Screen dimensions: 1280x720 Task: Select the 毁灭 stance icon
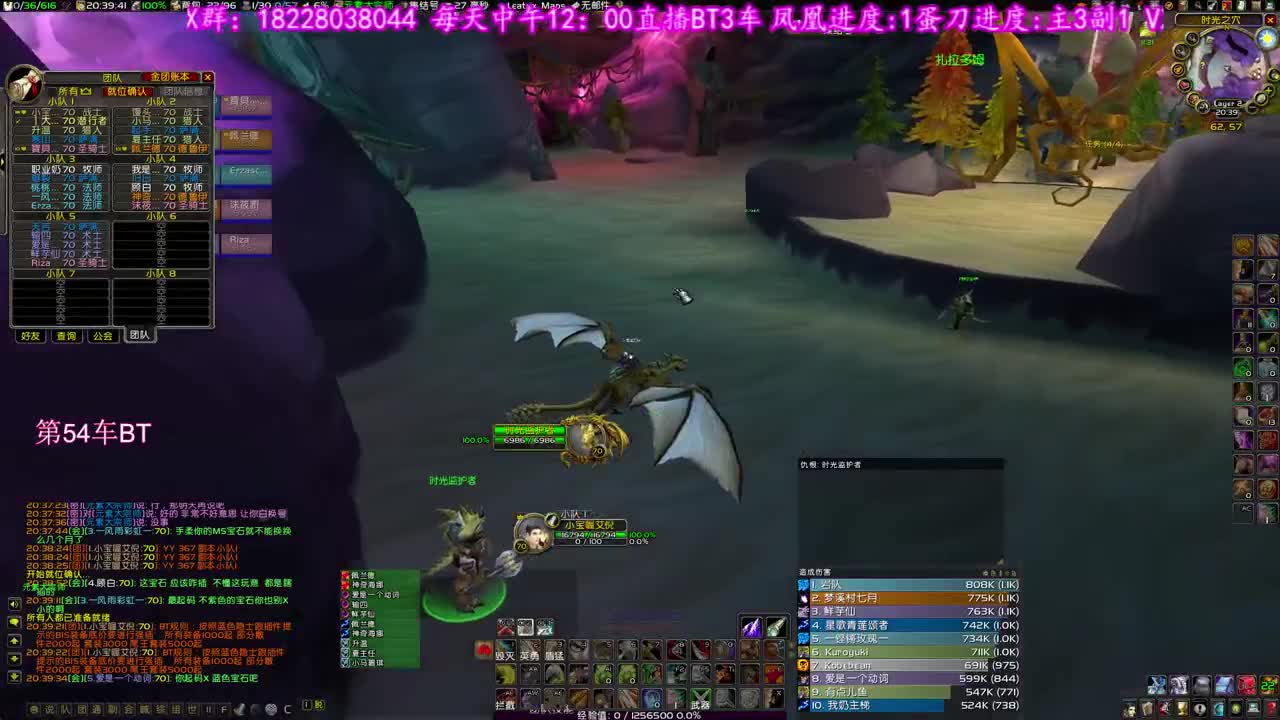tap(505, 651)
